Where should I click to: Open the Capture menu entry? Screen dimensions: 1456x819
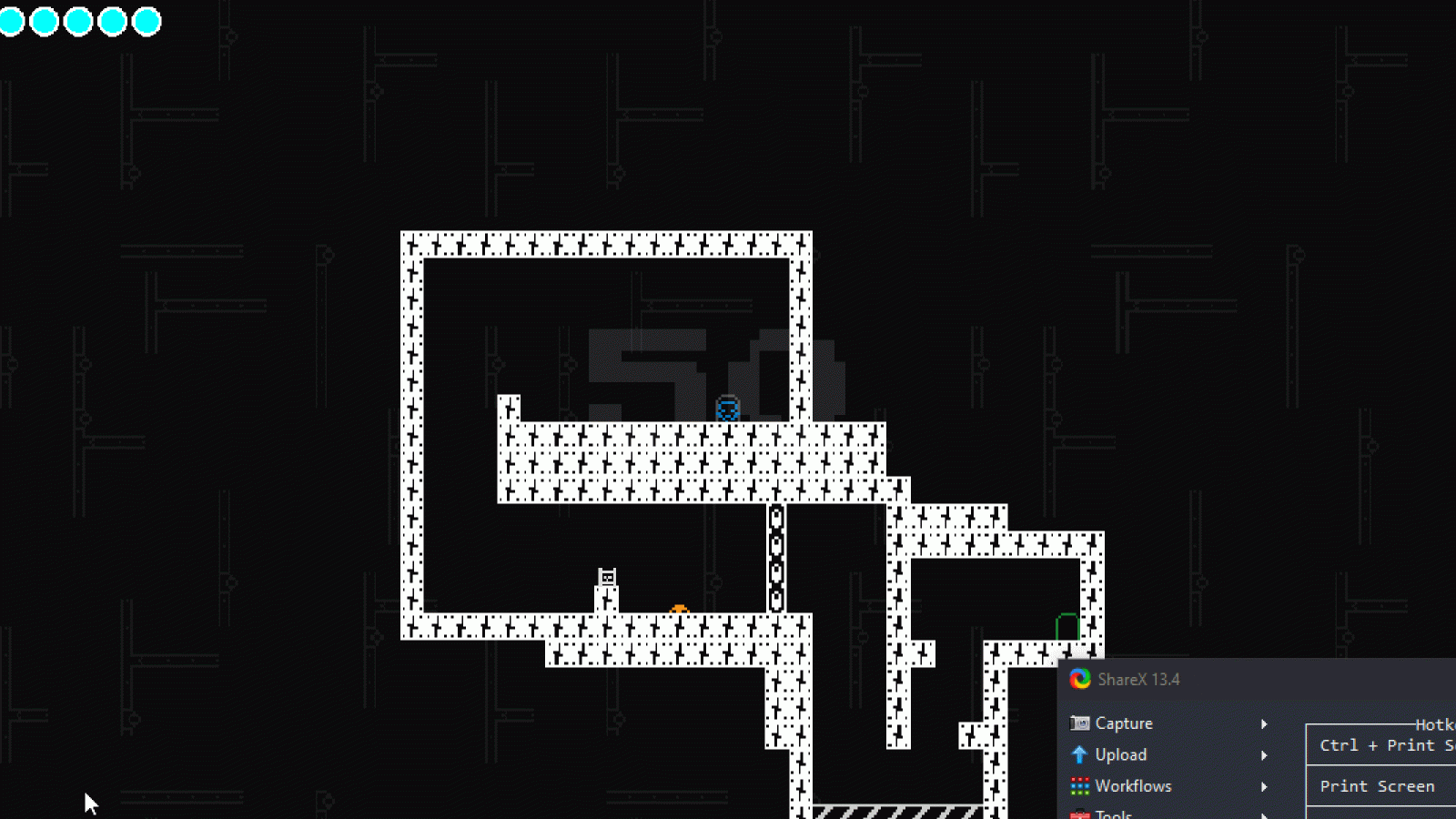click(x=1122, y=723)
